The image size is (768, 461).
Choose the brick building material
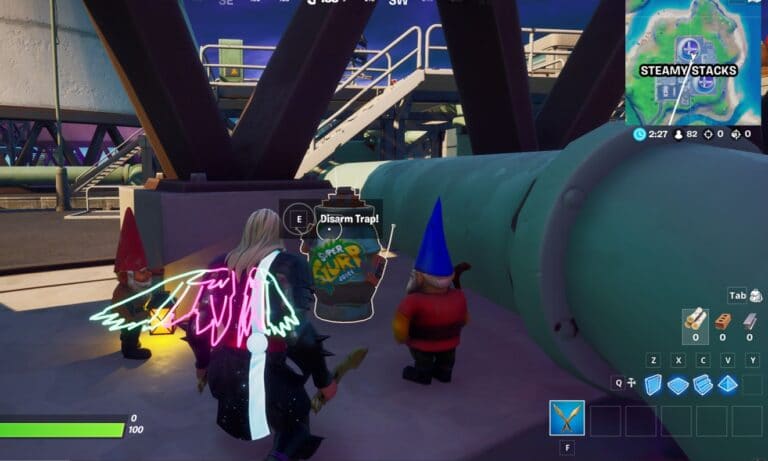pyautogui.click(x=722, y=321)
